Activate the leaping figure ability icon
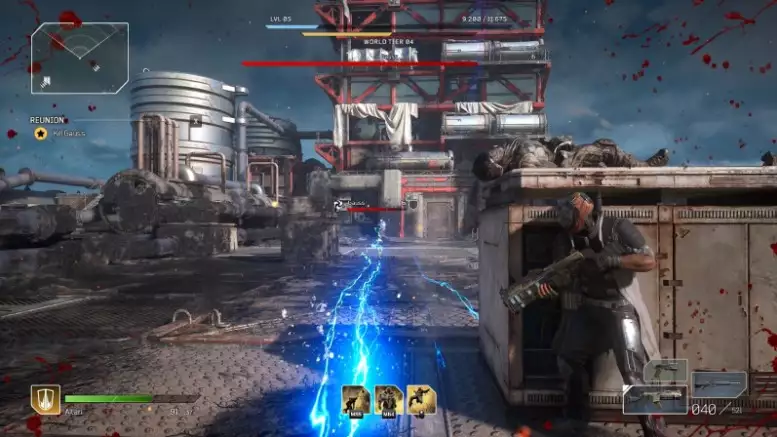This screenshot has height=437, width=777. coord(421,399)
